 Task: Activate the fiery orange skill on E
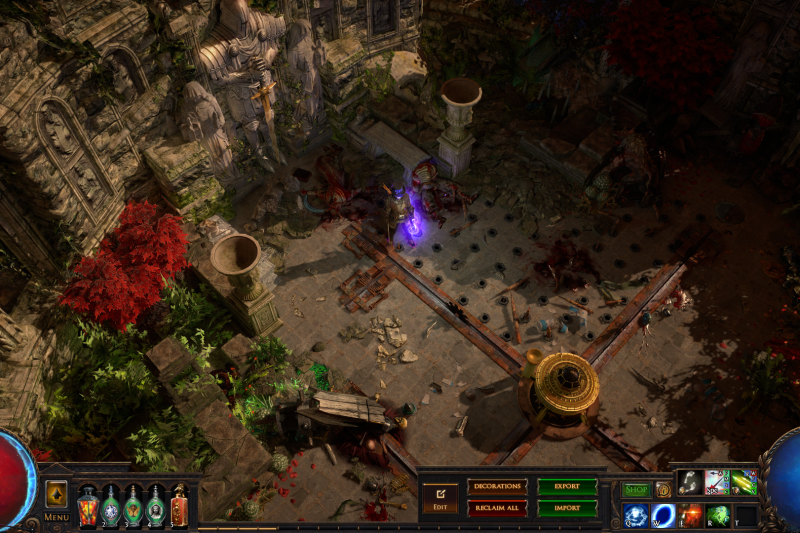[x=690, y=516]
